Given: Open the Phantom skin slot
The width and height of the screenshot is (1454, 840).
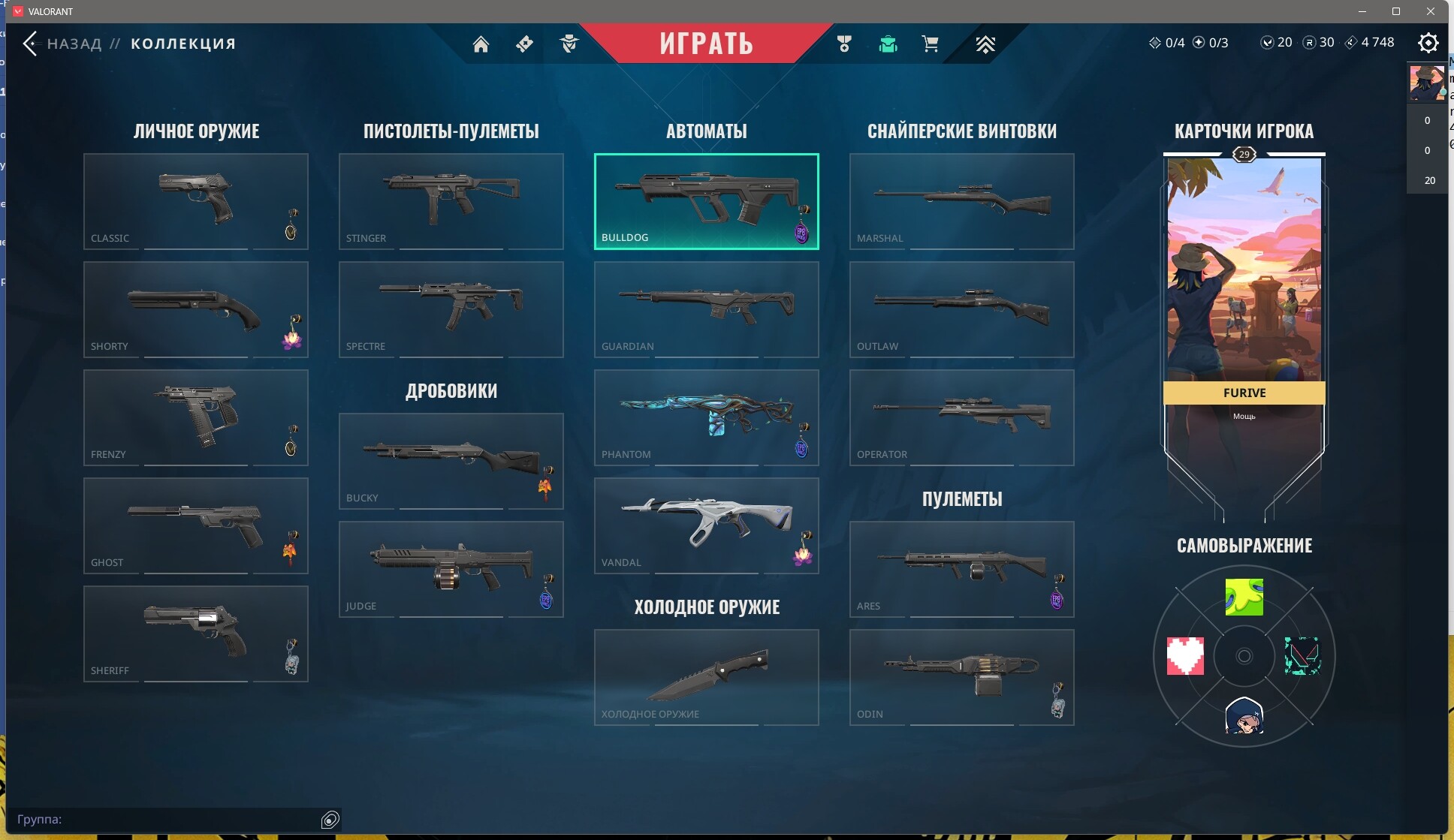Looking at the screenshot, I should 706,417.
